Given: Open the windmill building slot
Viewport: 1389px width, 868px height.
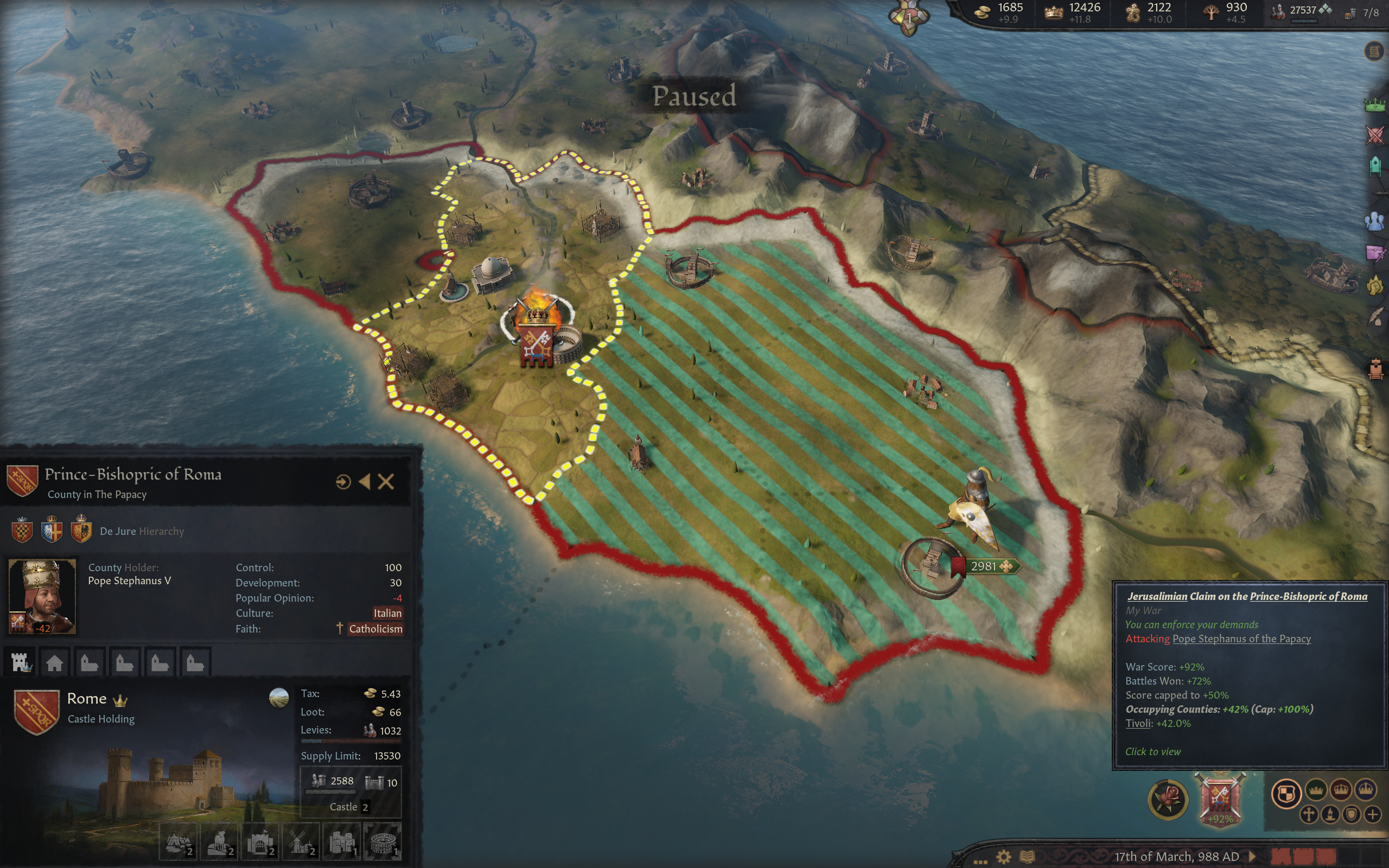Looking at the screenshot, I should (300, 842).
